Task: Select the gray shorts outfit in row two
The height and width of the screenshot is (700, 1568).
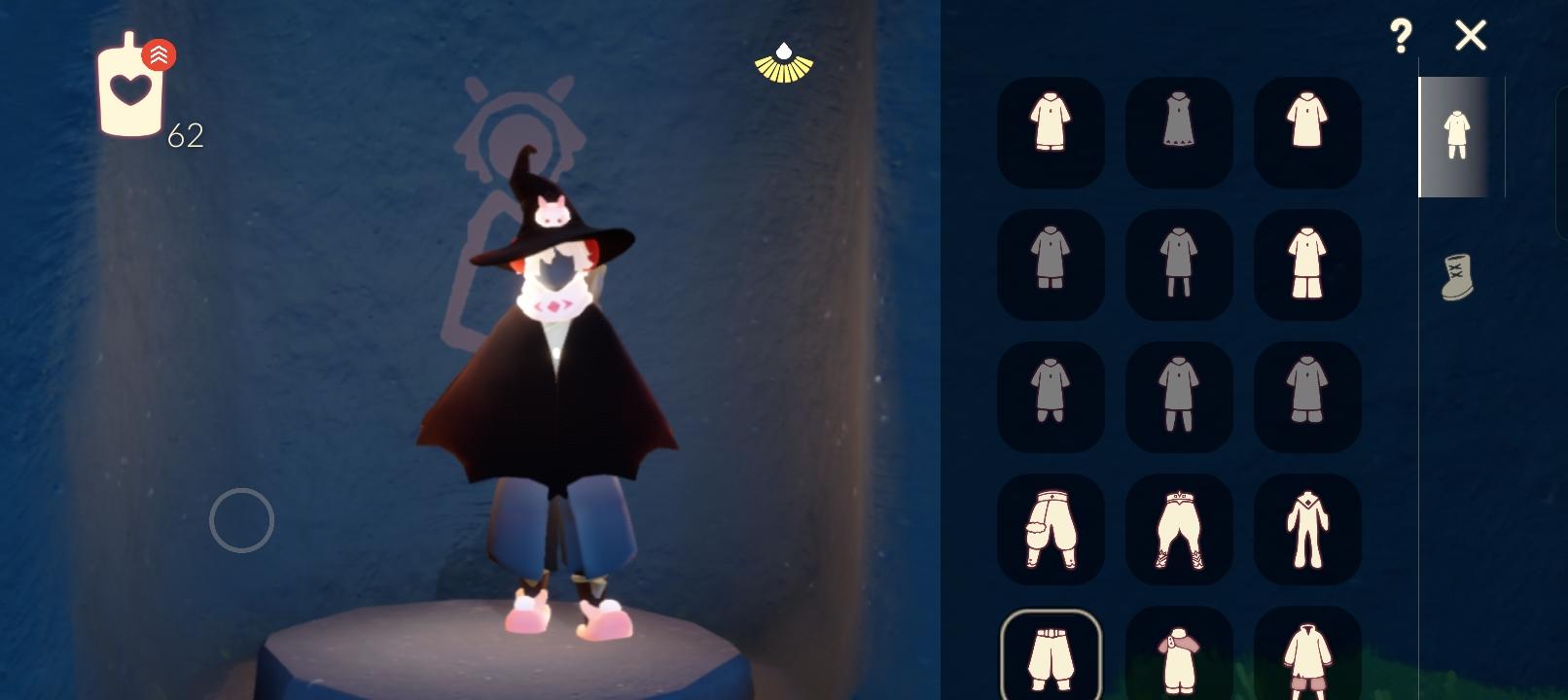Action: (1051, 264)
